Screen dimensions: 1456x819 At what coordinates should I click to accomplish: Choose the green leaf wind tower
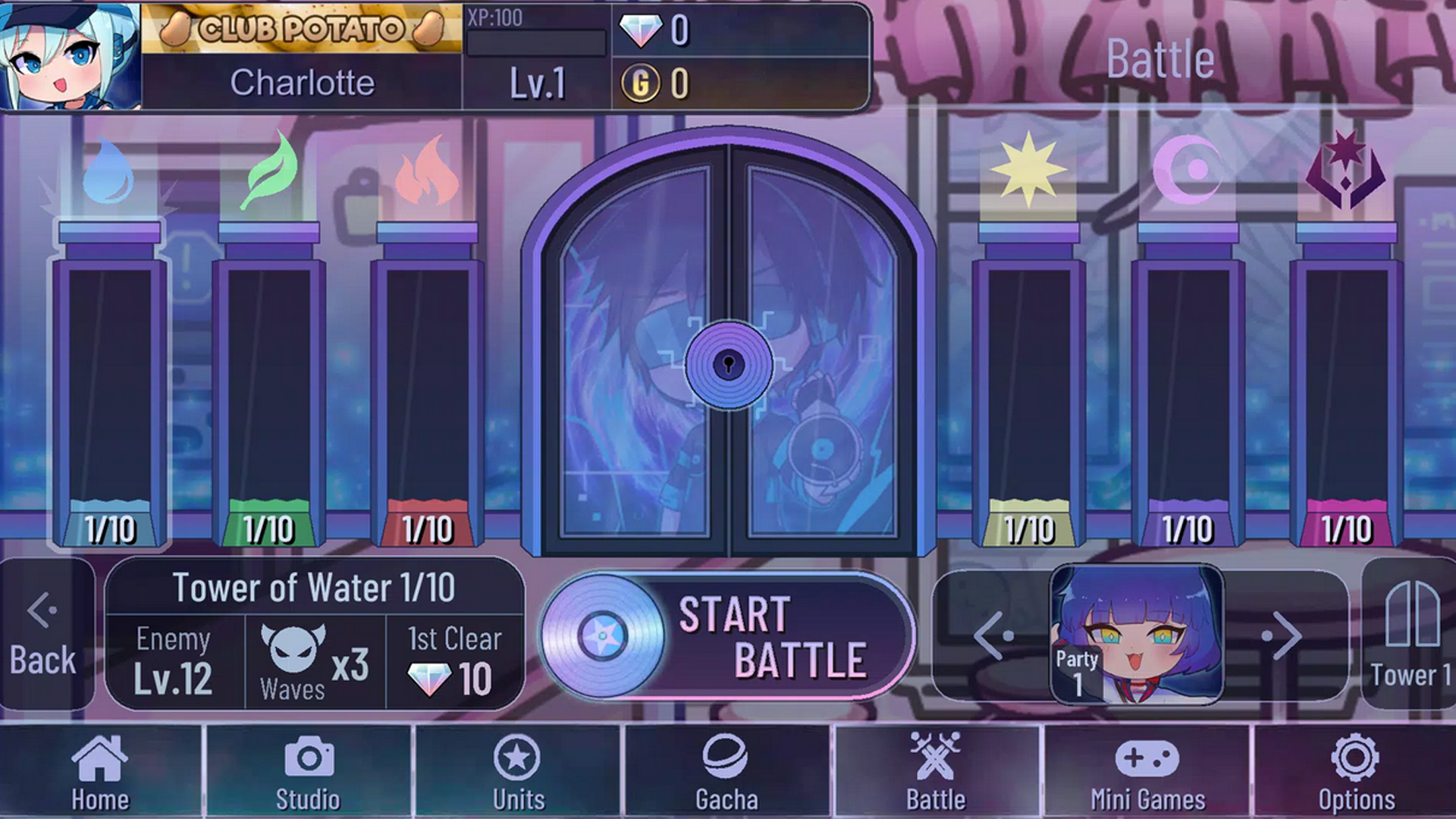tap(268, 379)
